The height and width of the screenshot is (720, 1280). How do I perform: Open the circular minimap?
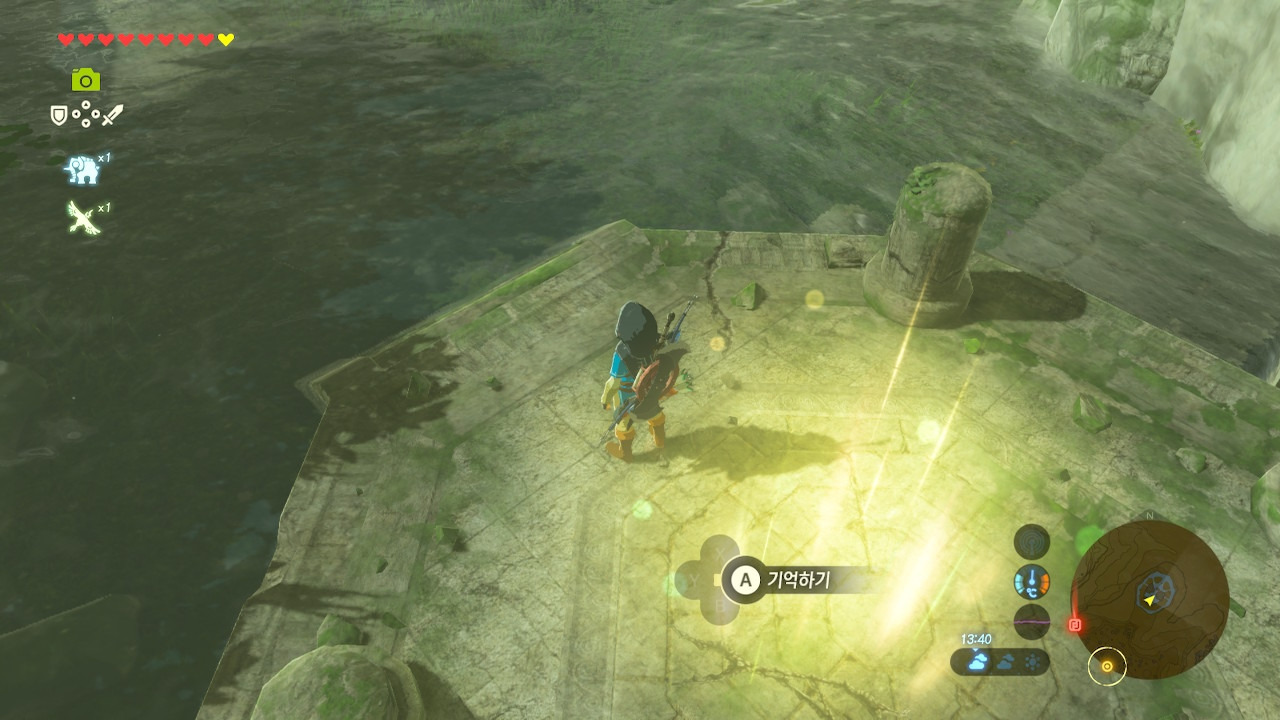point(1150,600)
